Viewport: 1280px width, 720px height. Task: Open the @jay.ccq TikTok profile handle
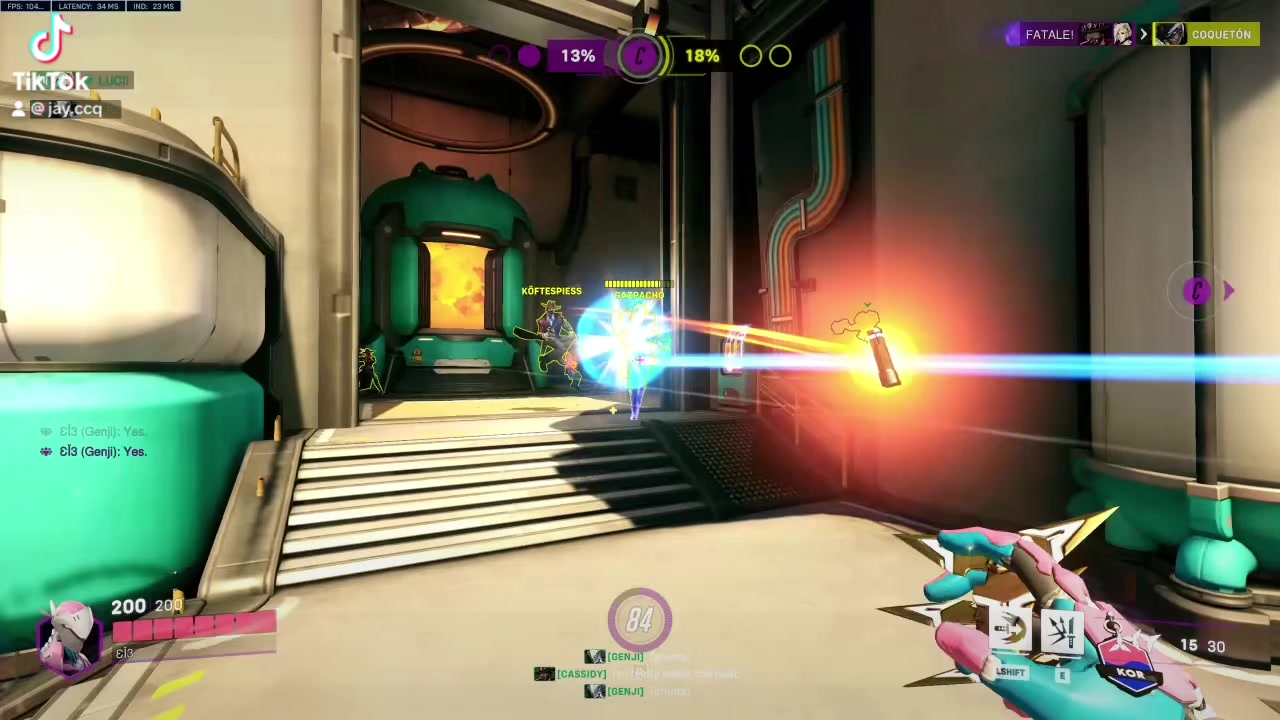[x=66, y=109]
